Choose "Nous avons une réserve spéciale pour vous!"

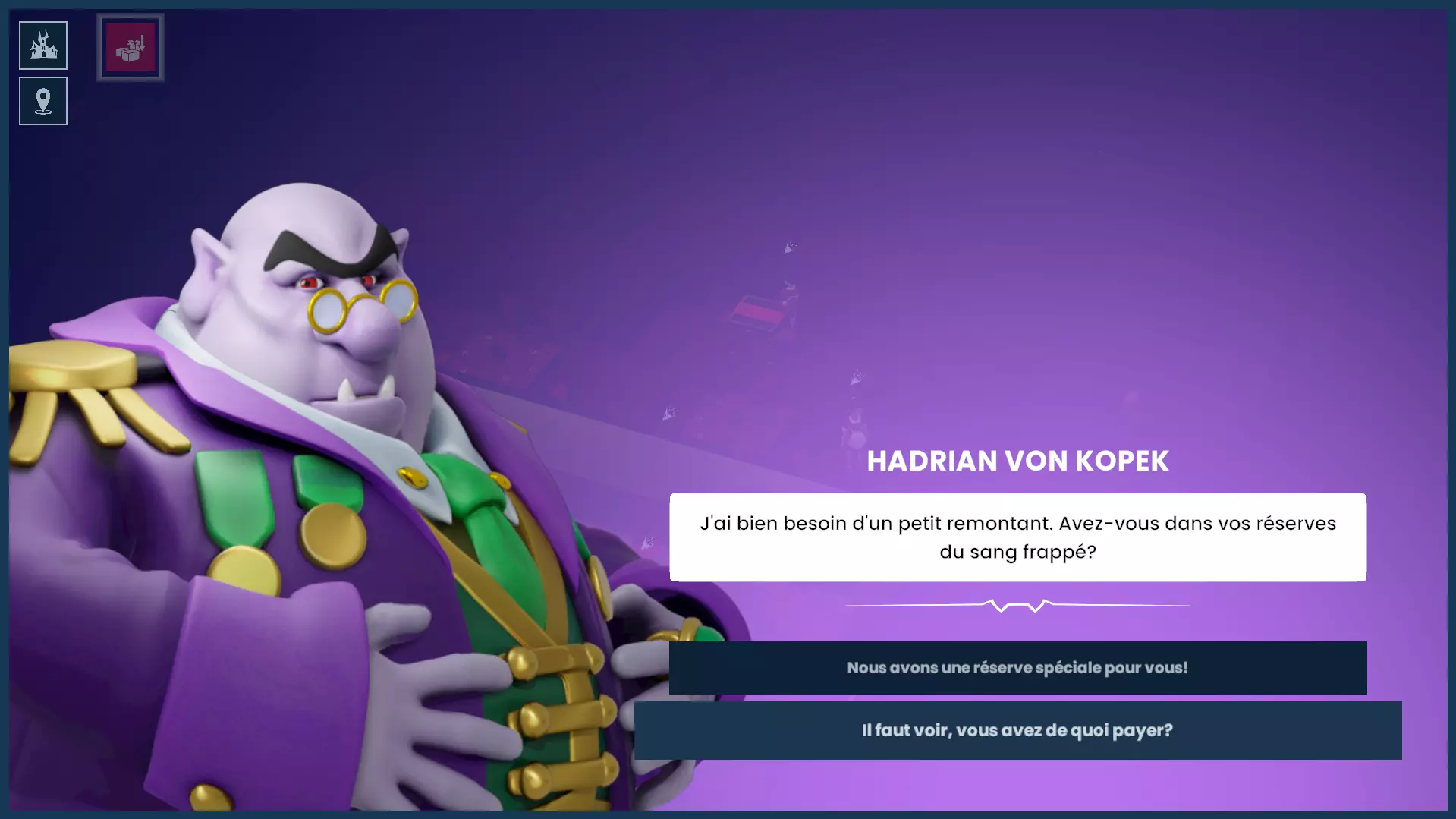1017,668
